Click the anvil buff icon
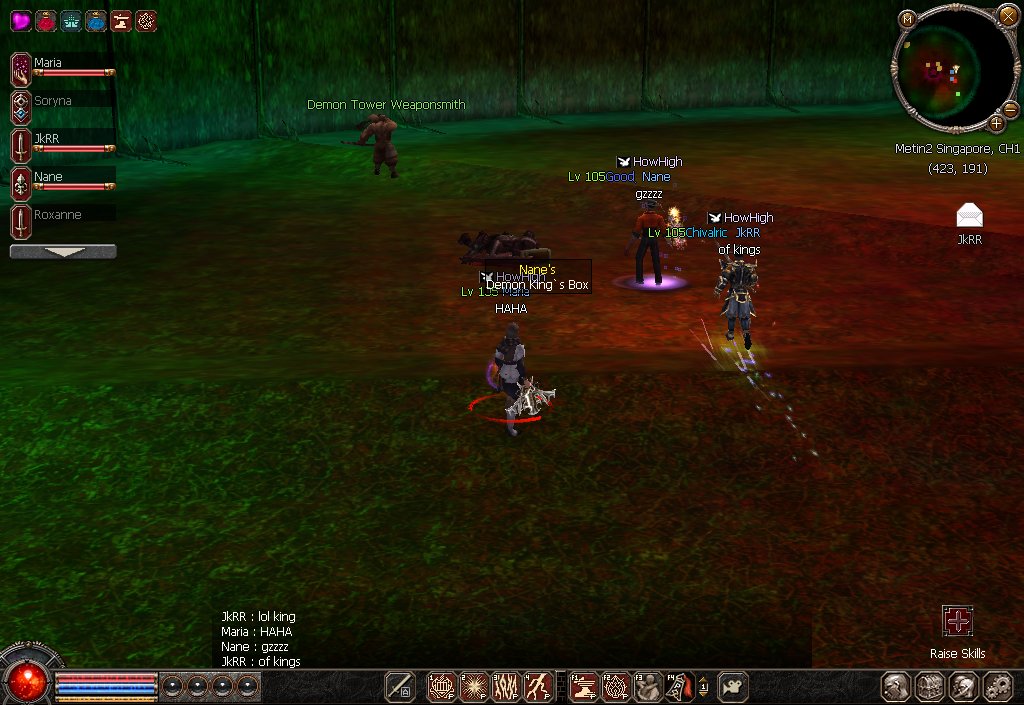1024x705 pixels. (121, 20)
